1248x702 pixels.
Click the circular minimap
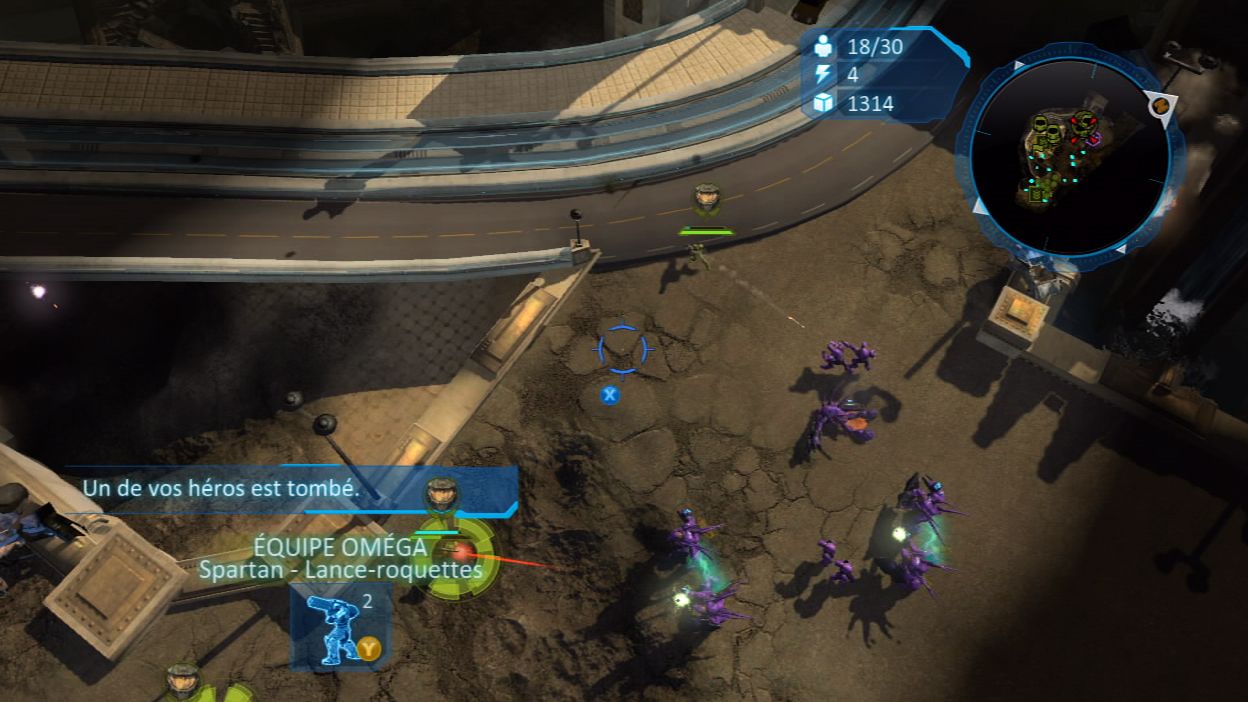1070,155
